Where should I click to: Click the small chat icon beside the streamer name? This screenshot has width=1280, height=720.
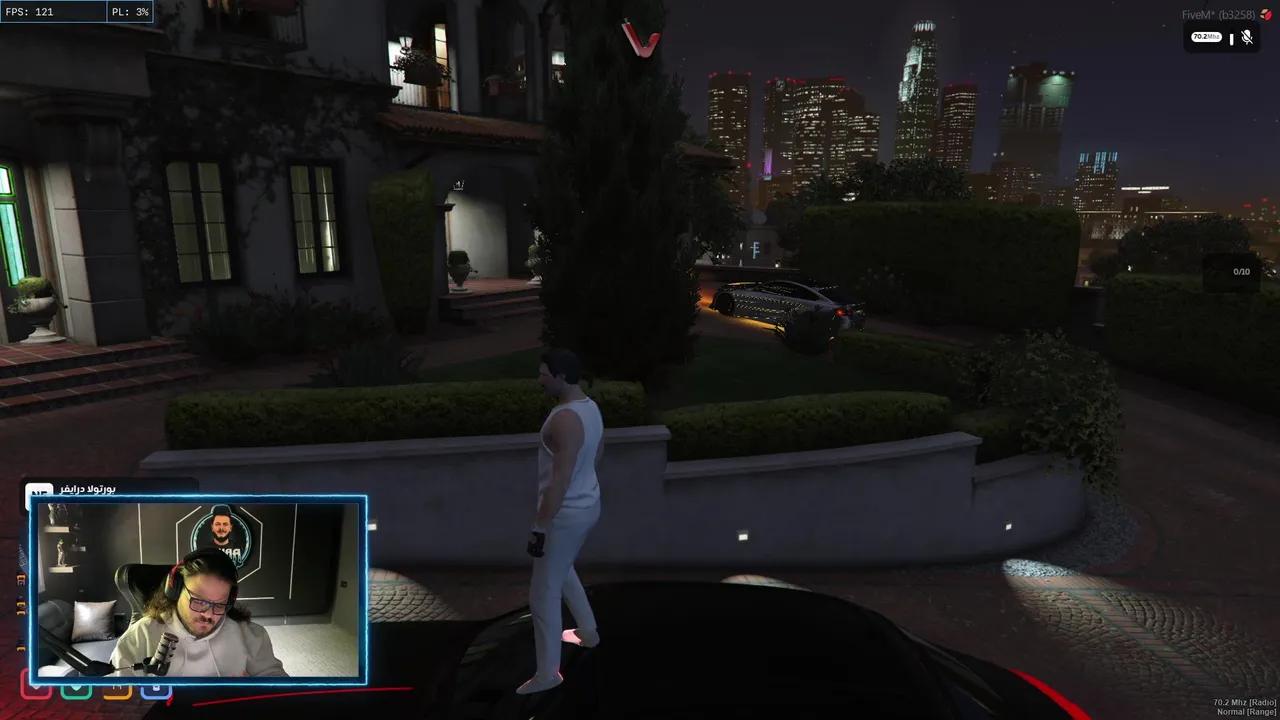coord(38,492)
